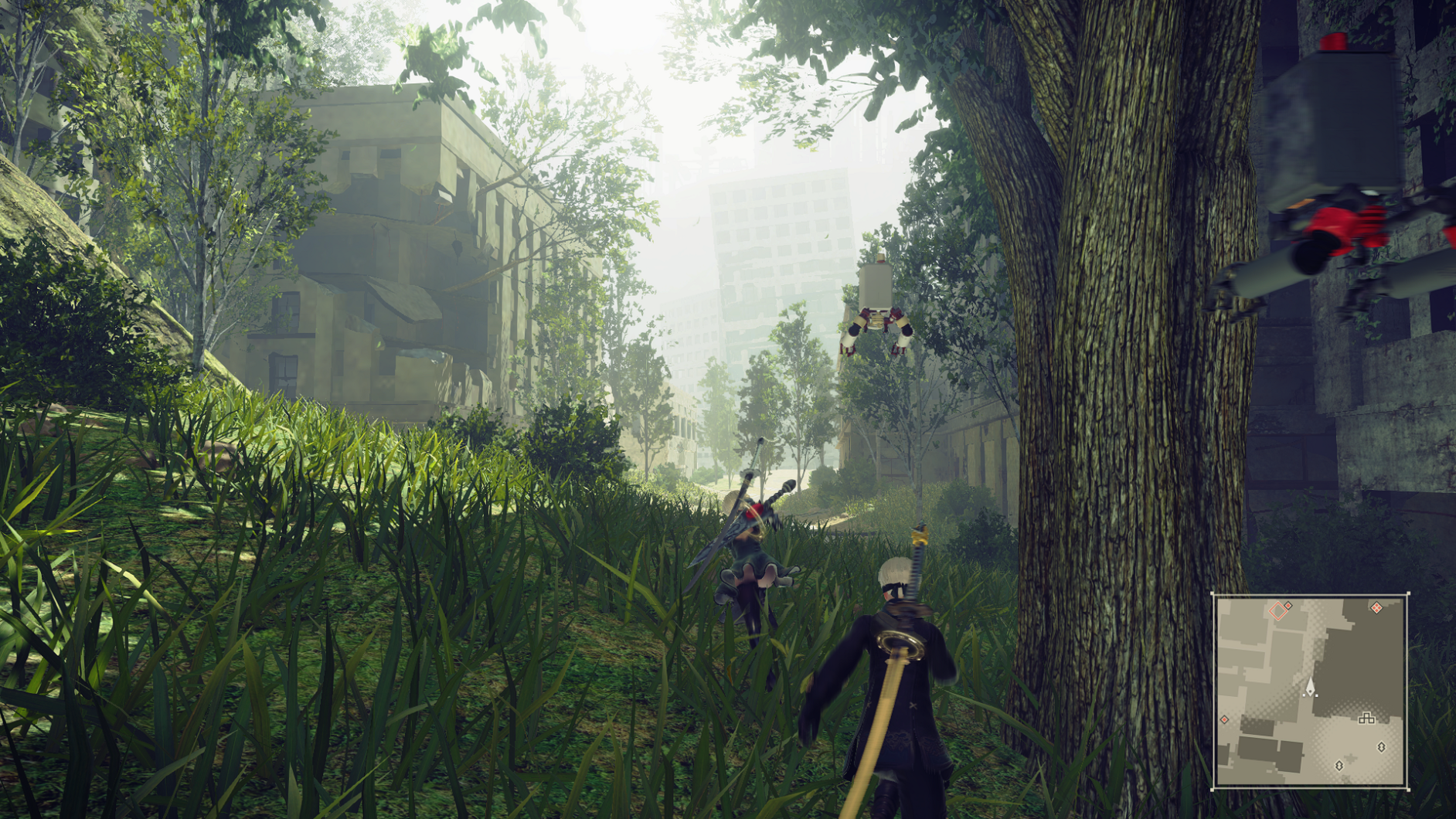The height and width of the screenshot is (819, 1456).
Task: Click the white player arrow on minimap
Action: click(1310, 686)
